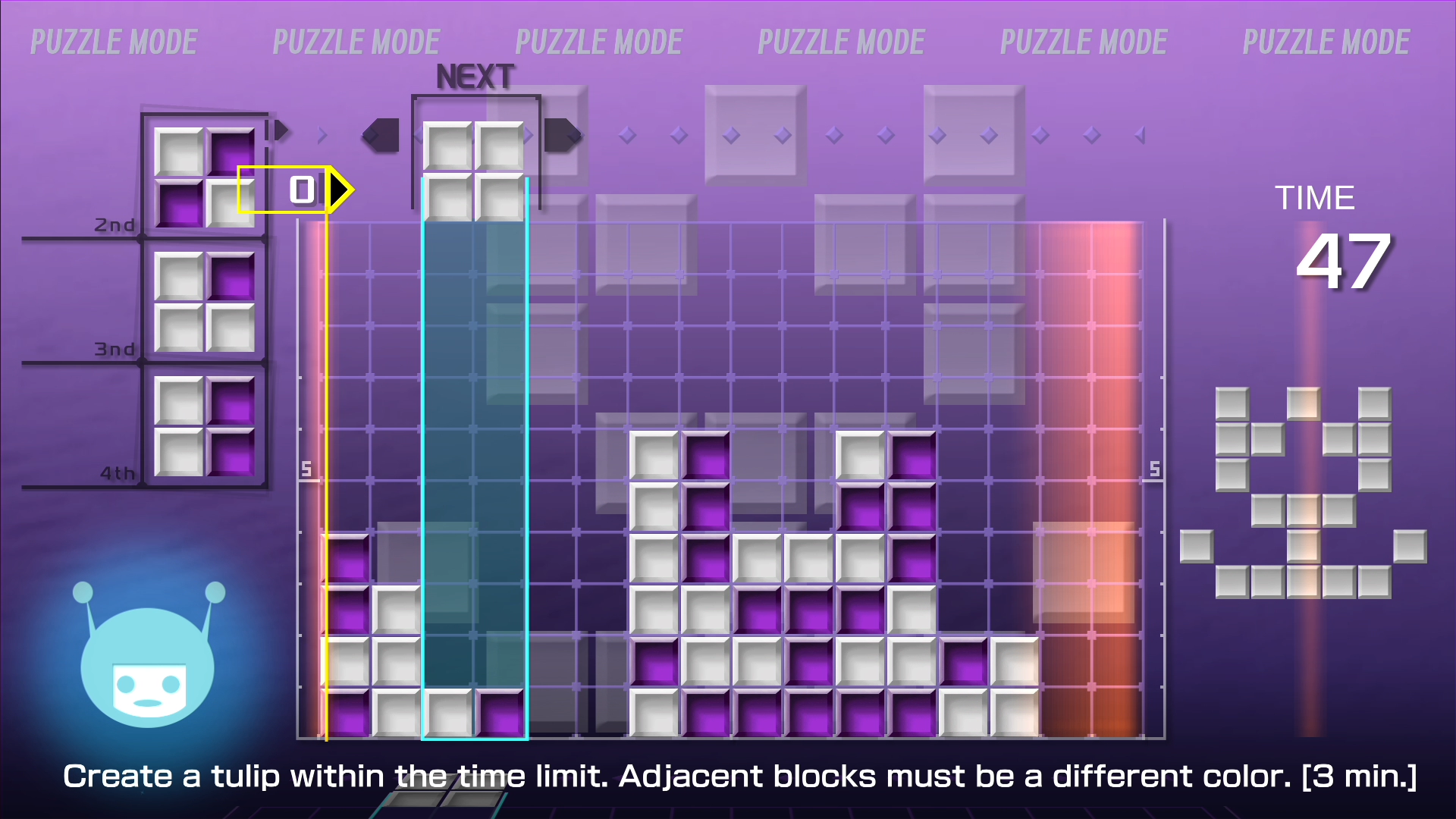1456x819 pixels.
Task: Toggle the first diamond on the progress track
Action: tap(628, 134)
